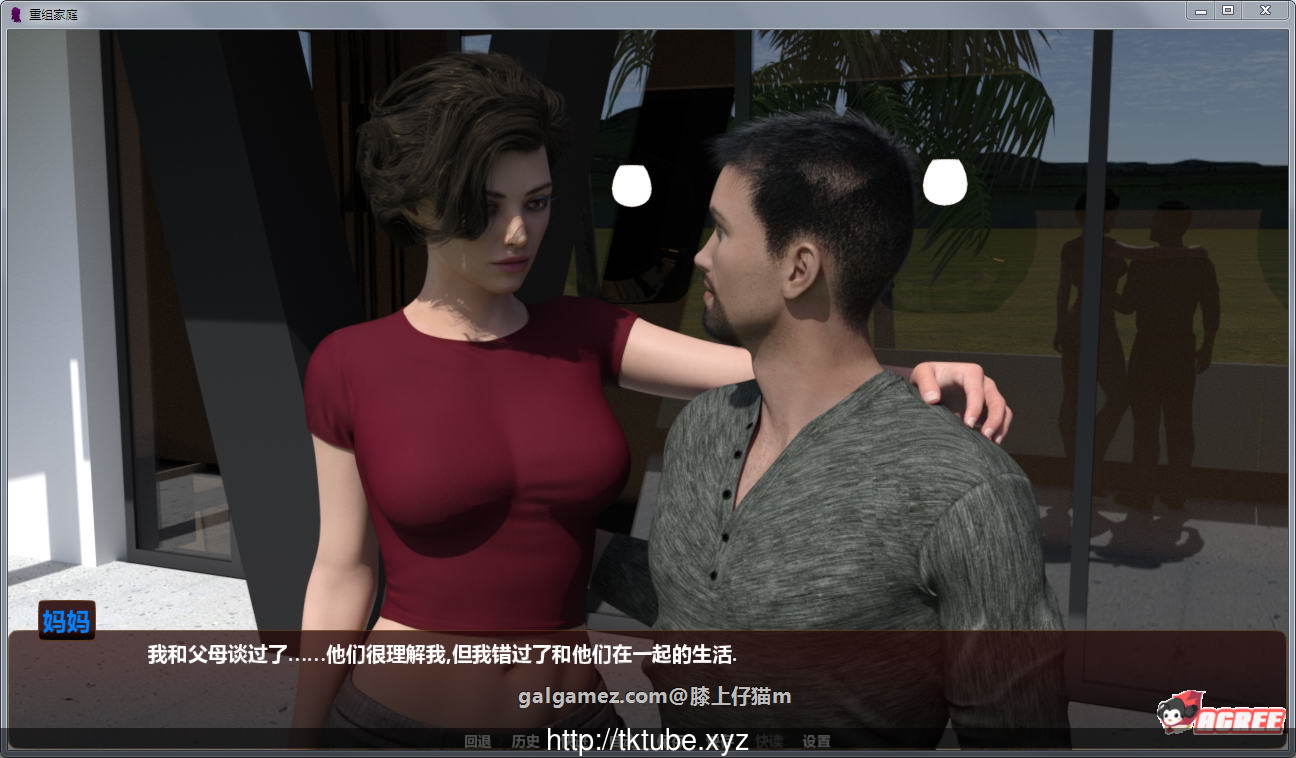The height and width of the screenshot is (758, 1296).
Task: Click the galgamez.com@膝上仔猫m watermark text
Action: (655, 696)
